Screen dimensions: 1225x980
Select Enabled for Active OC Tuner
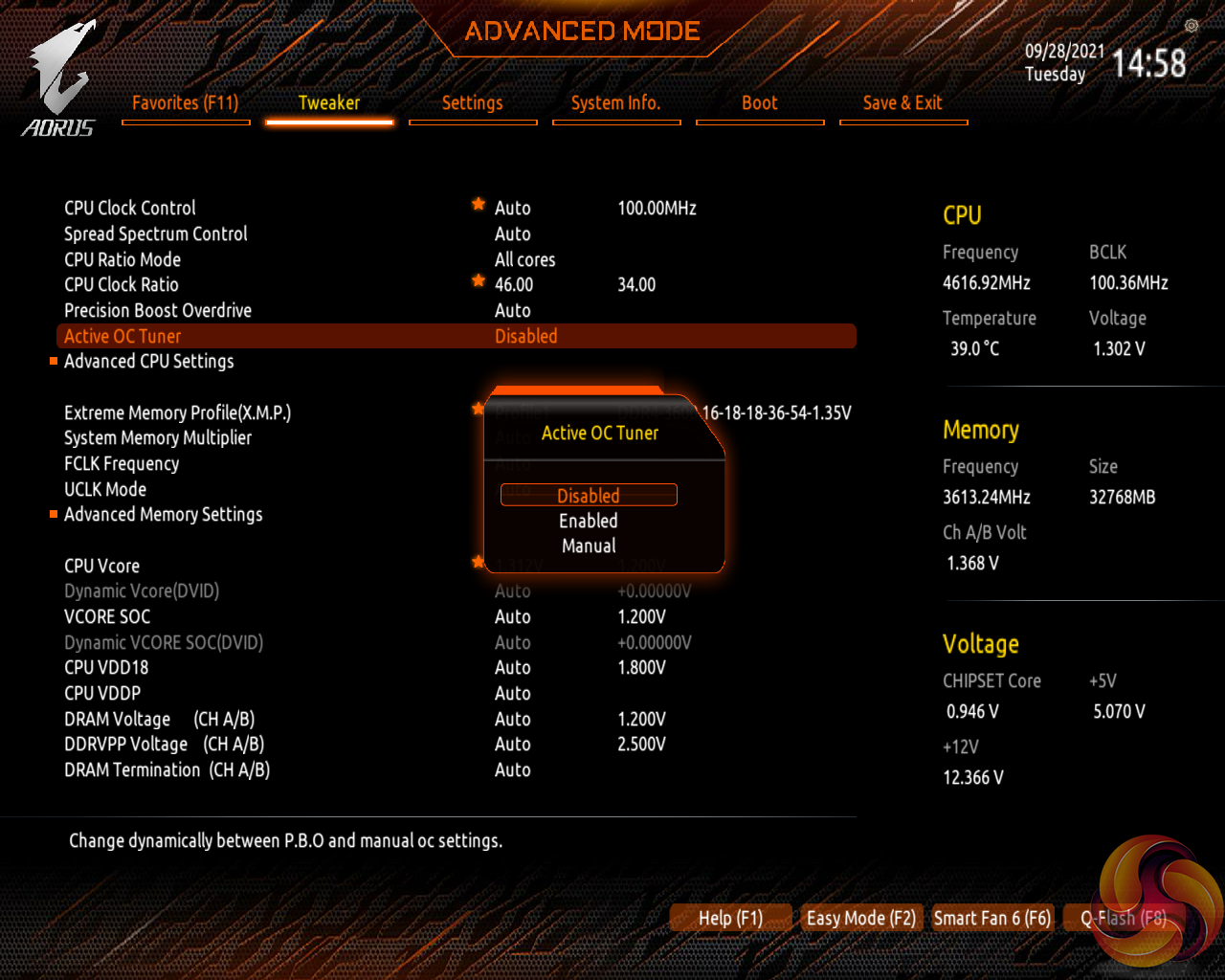(588, 521)
